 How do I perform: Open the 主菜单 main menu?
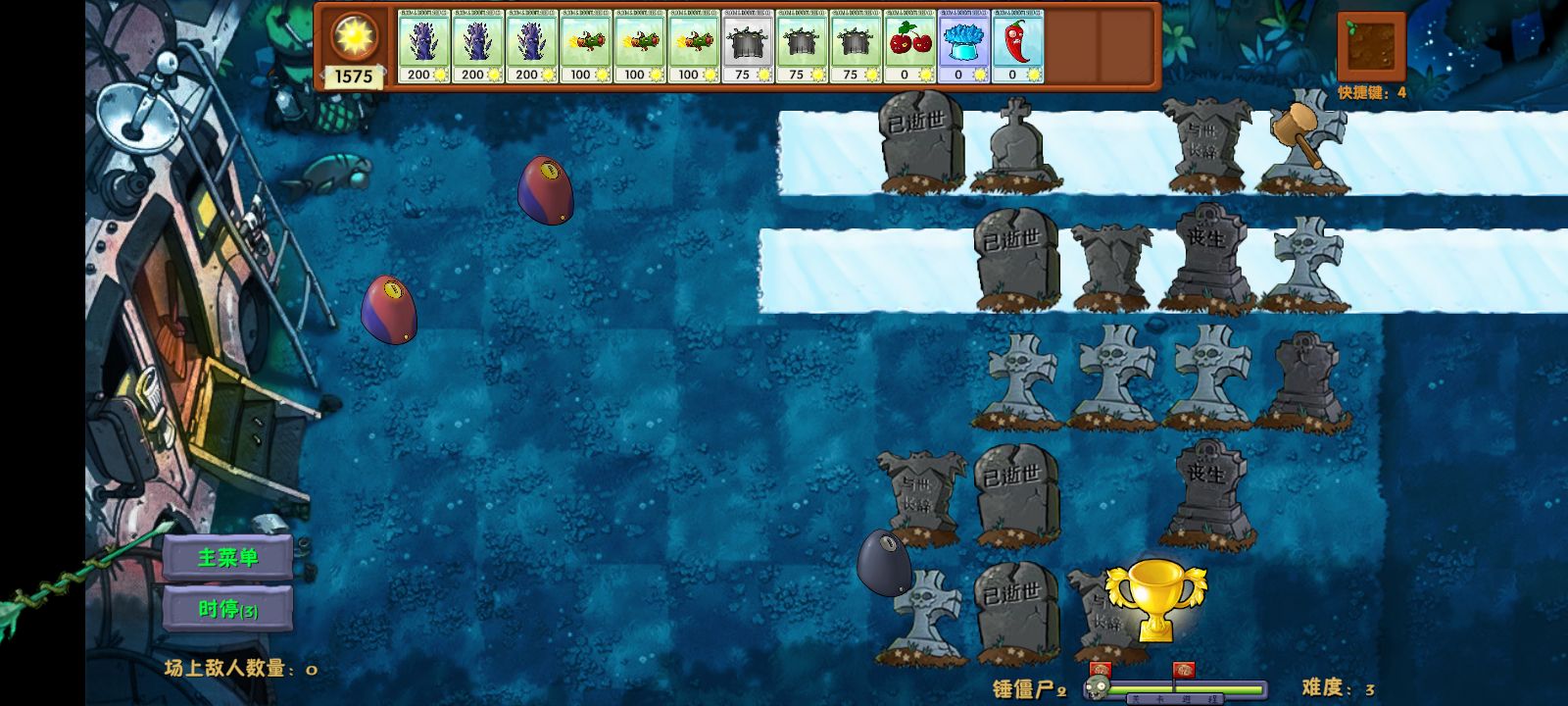tap(227, 558)
